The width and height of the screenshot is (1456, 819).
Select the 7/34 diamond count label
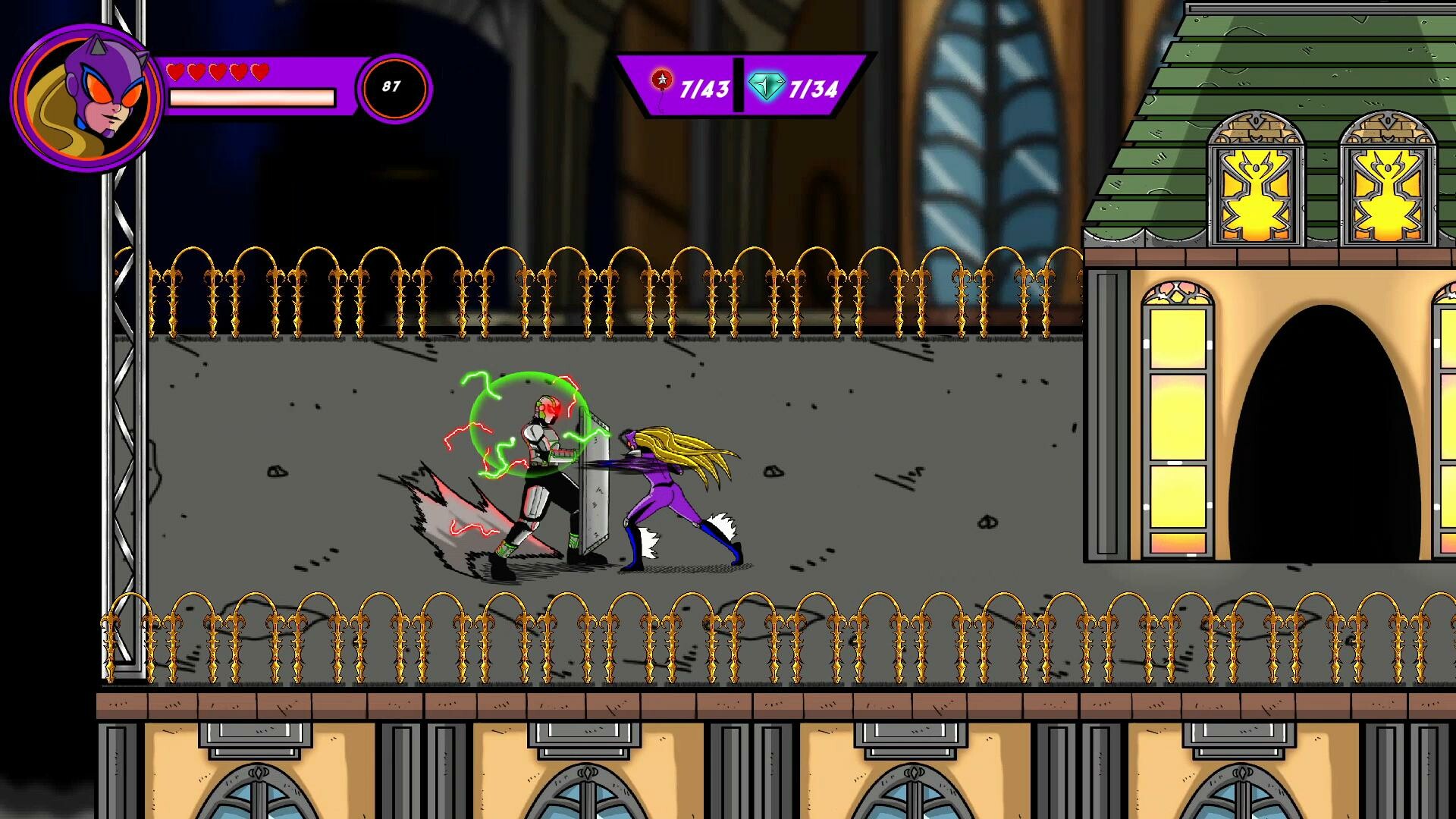point(813,89)
